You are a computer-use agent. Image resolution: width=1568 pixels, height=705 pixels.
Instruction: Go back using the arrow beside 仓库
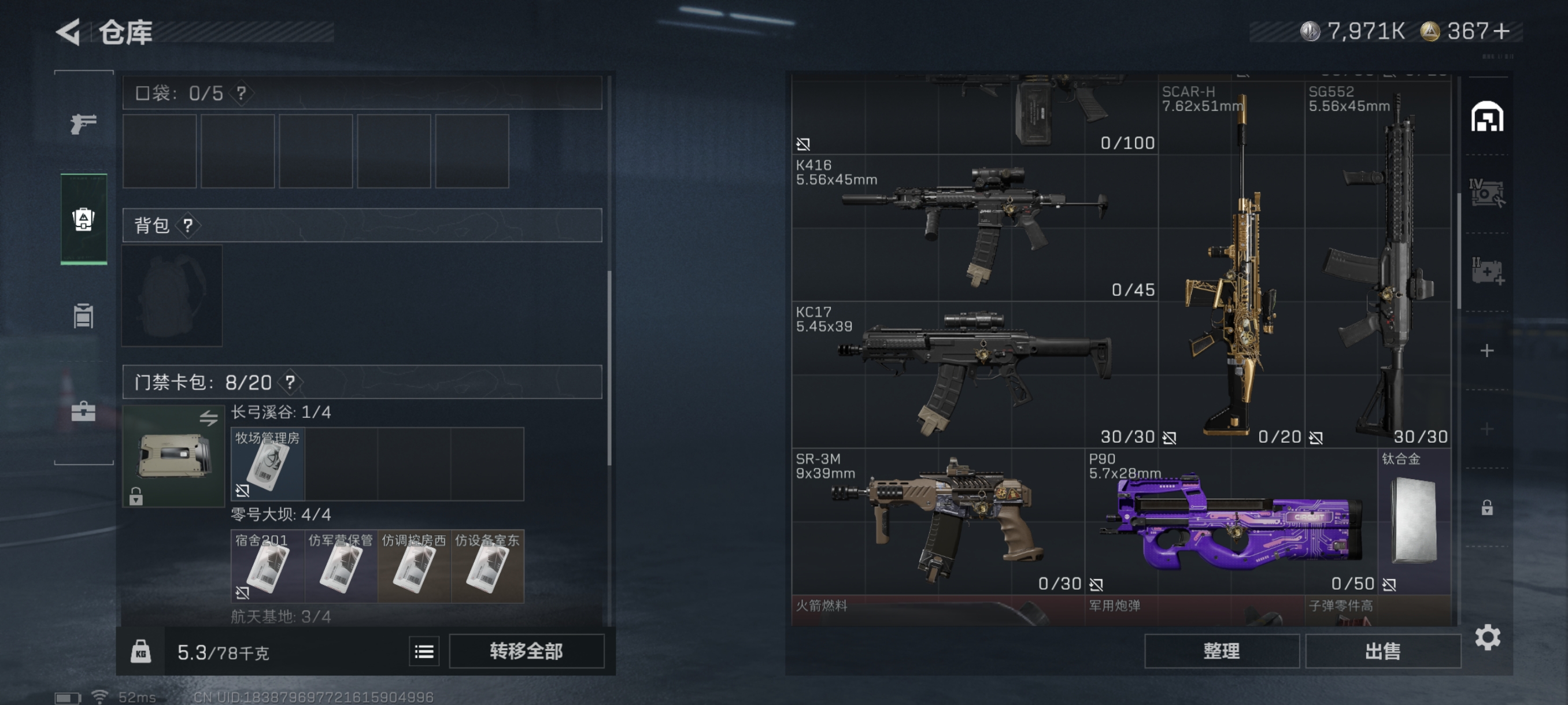pyautogui.click(x=69, y=32)
